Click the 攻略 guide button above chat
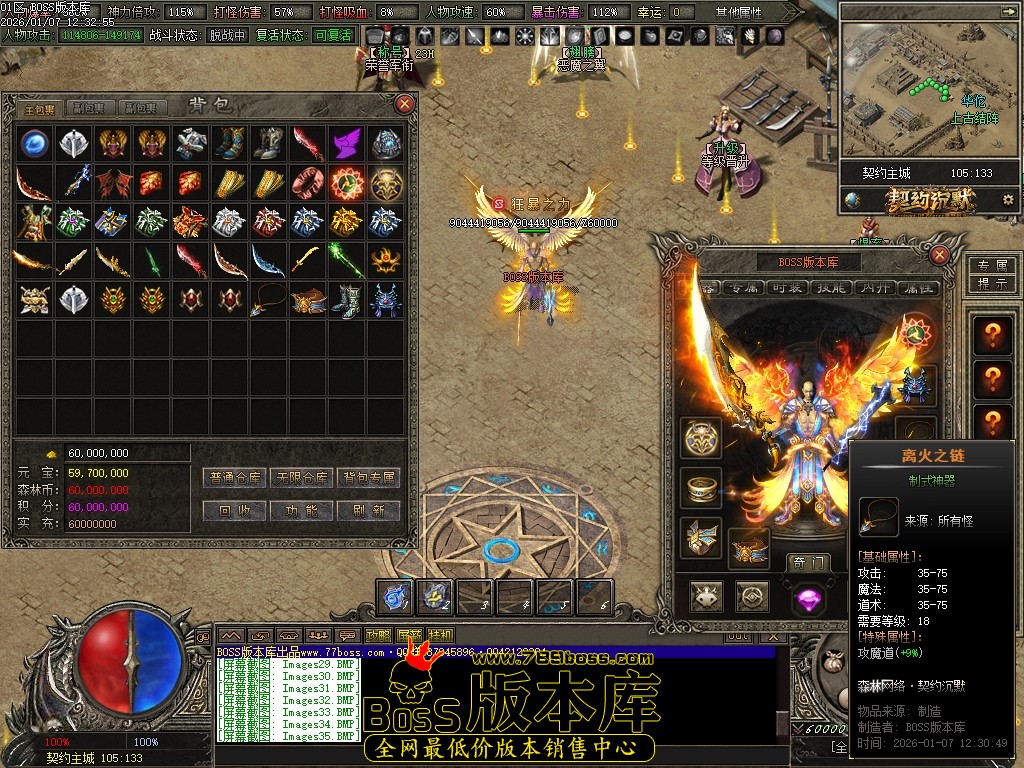1024x768 pixels. tap(378, 635)
